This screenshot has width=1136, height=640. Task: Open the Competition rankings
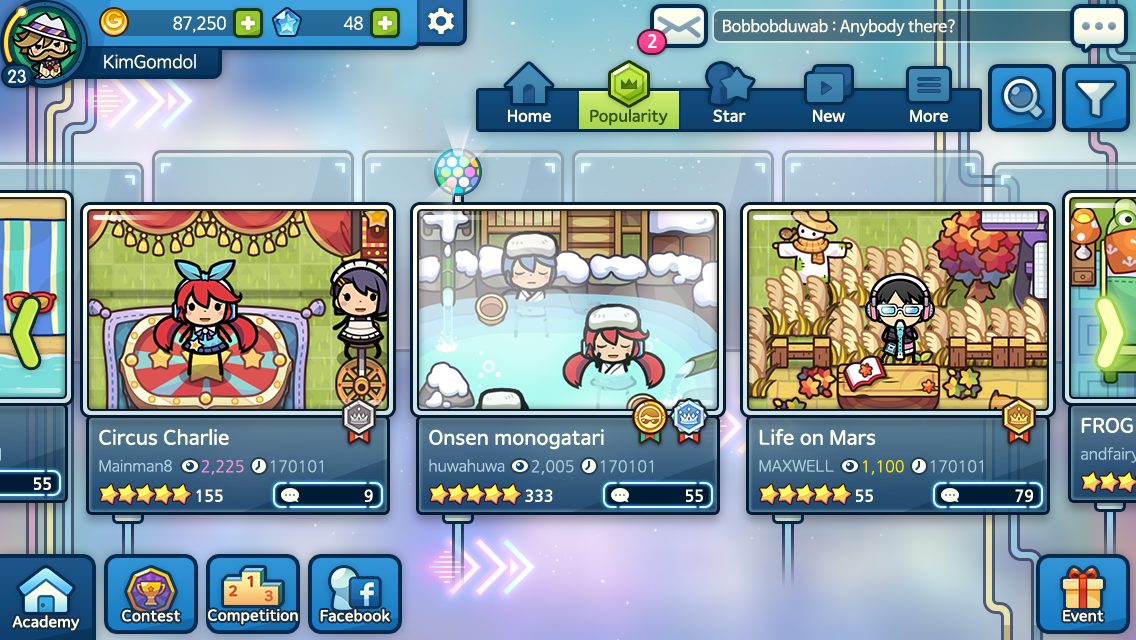click(x=253, y=595)
